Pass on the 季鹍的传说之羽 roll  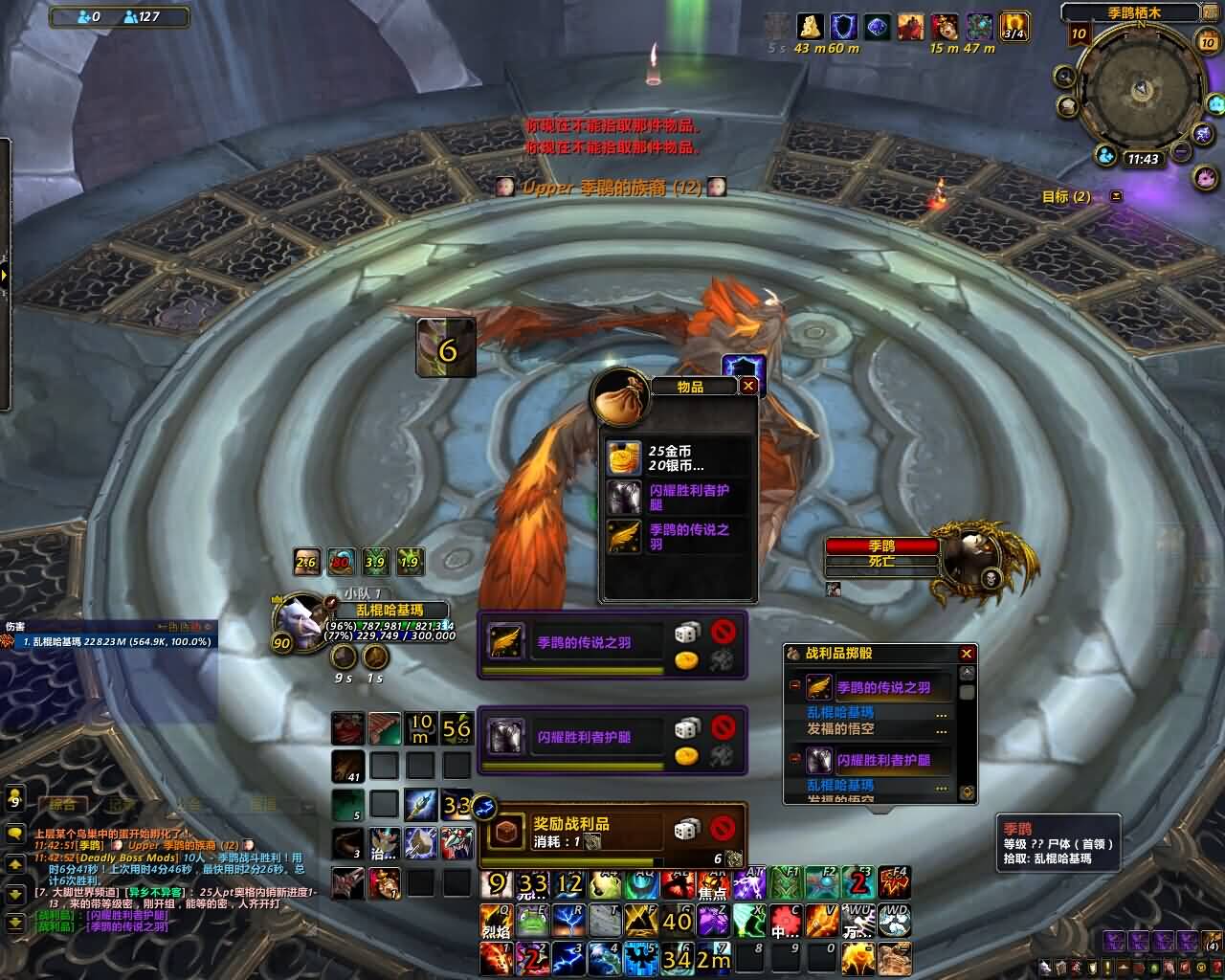[x=724, y=631]
